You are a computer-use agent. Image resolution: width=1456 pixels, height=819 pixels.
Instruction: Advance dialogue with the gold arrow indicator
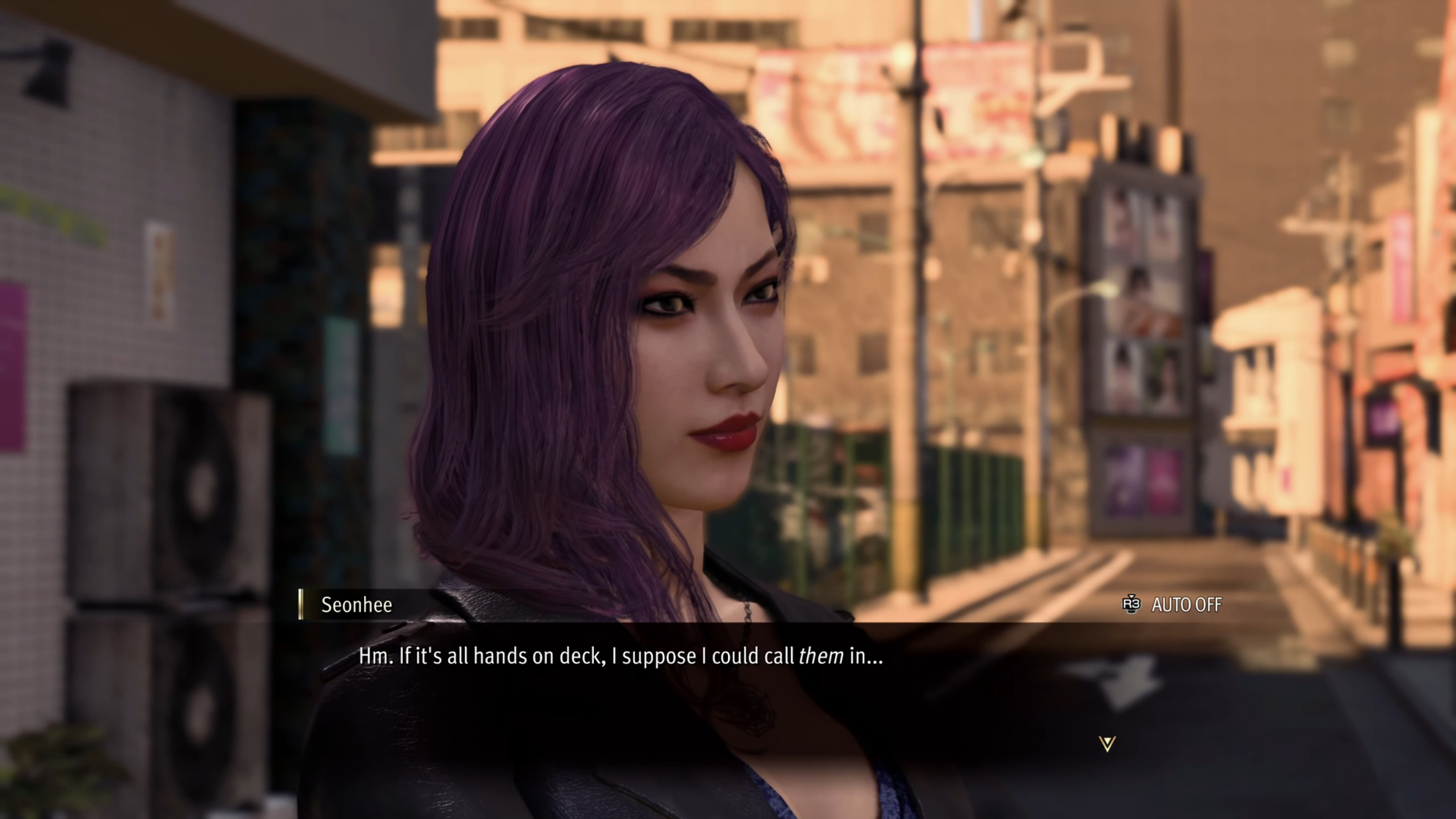click(x=1107, y=744)
